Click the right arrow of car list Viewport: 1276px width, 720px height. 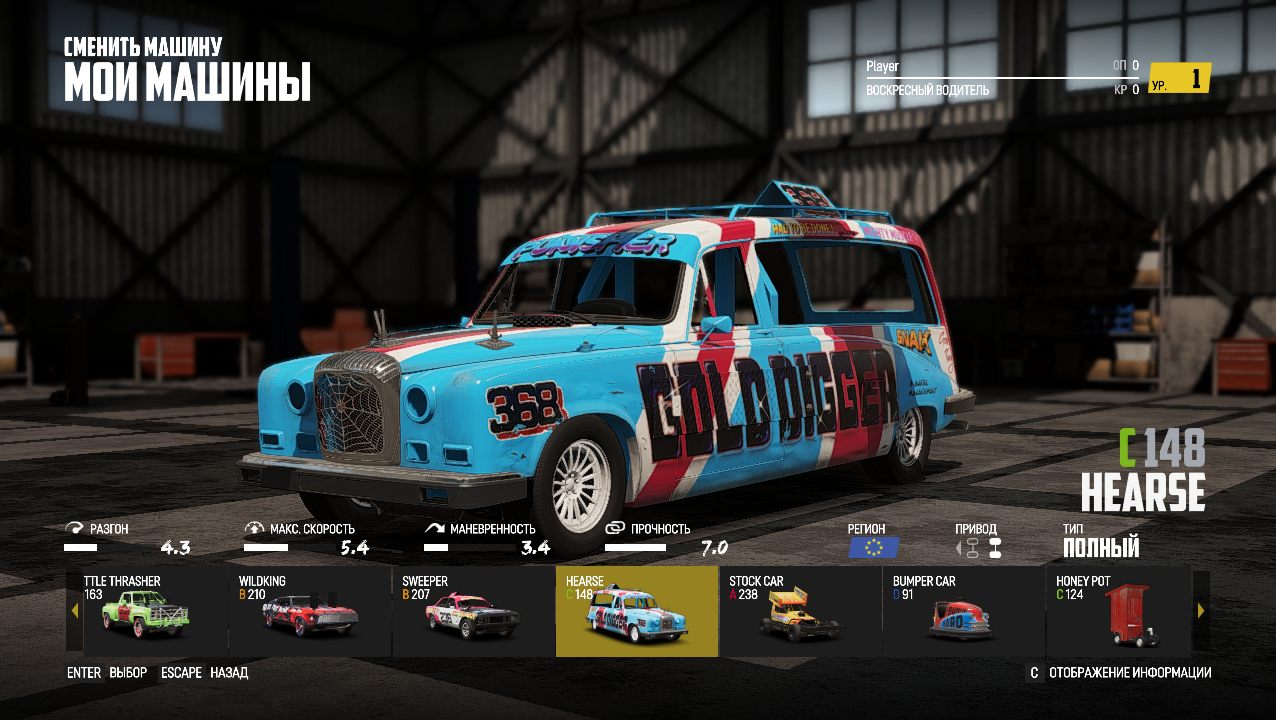[1201, 610]
